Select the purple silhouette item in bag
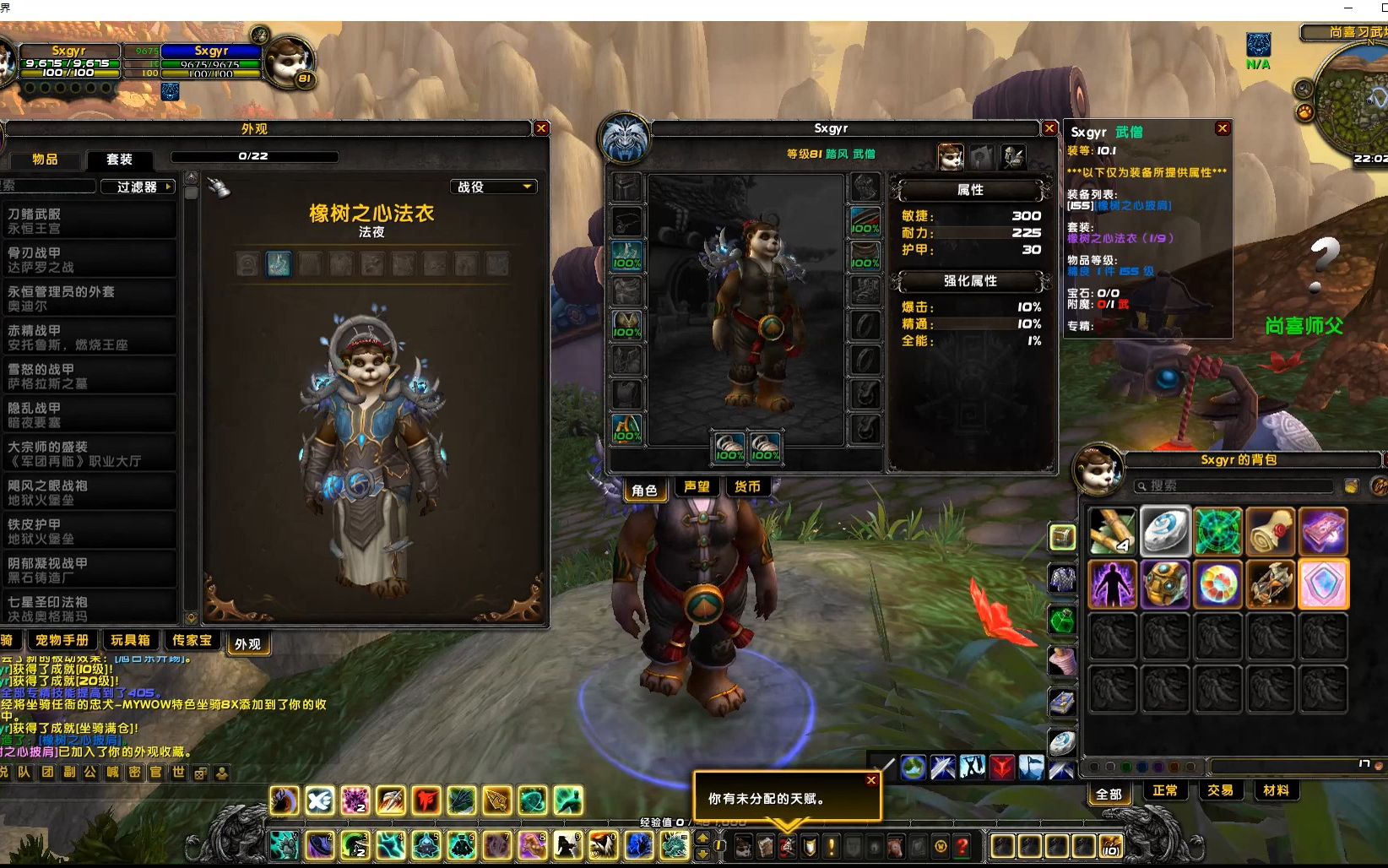 [1113, 583]
